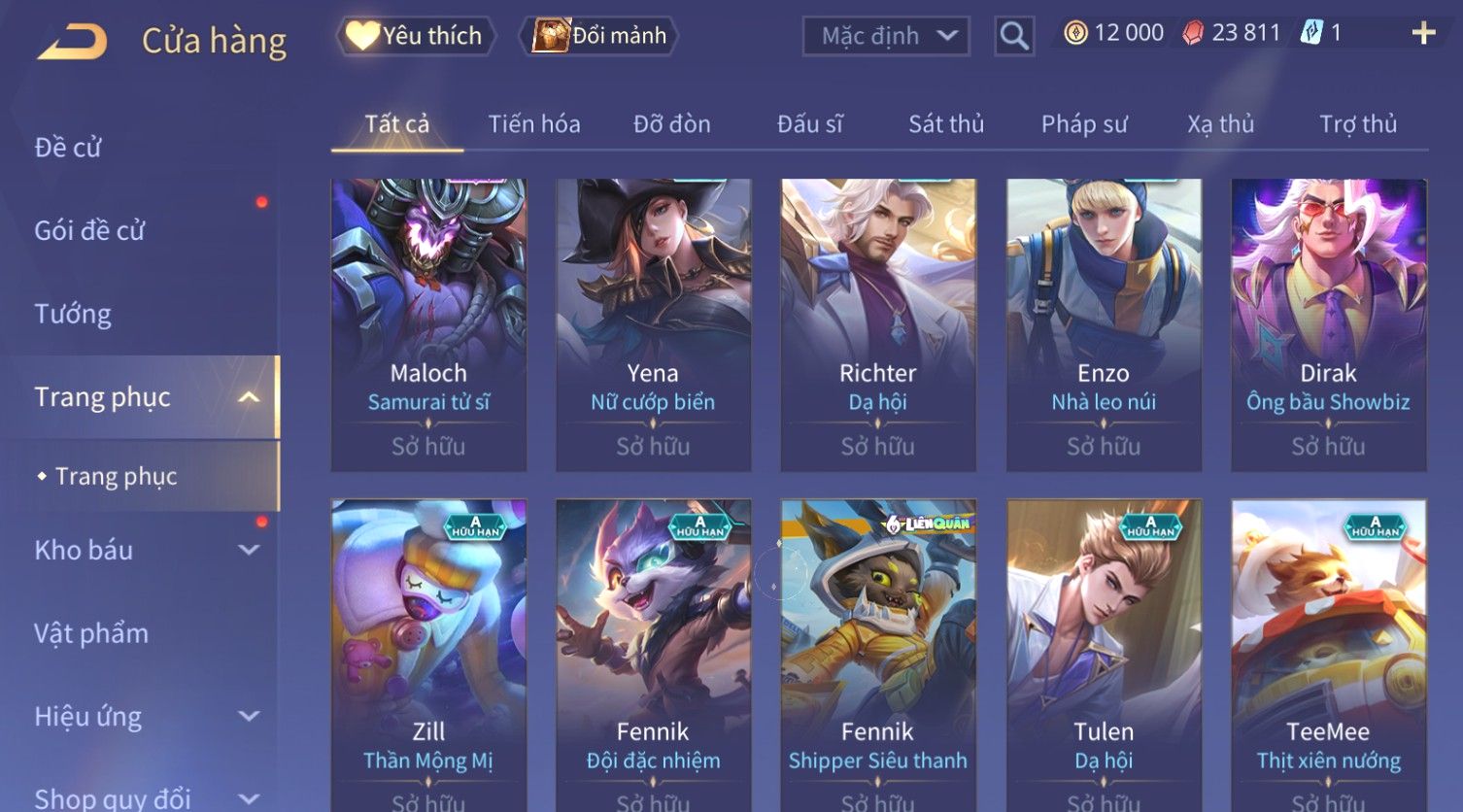
Task: Select the Pháp sư tab
Action: click(x=1084, y=124)
